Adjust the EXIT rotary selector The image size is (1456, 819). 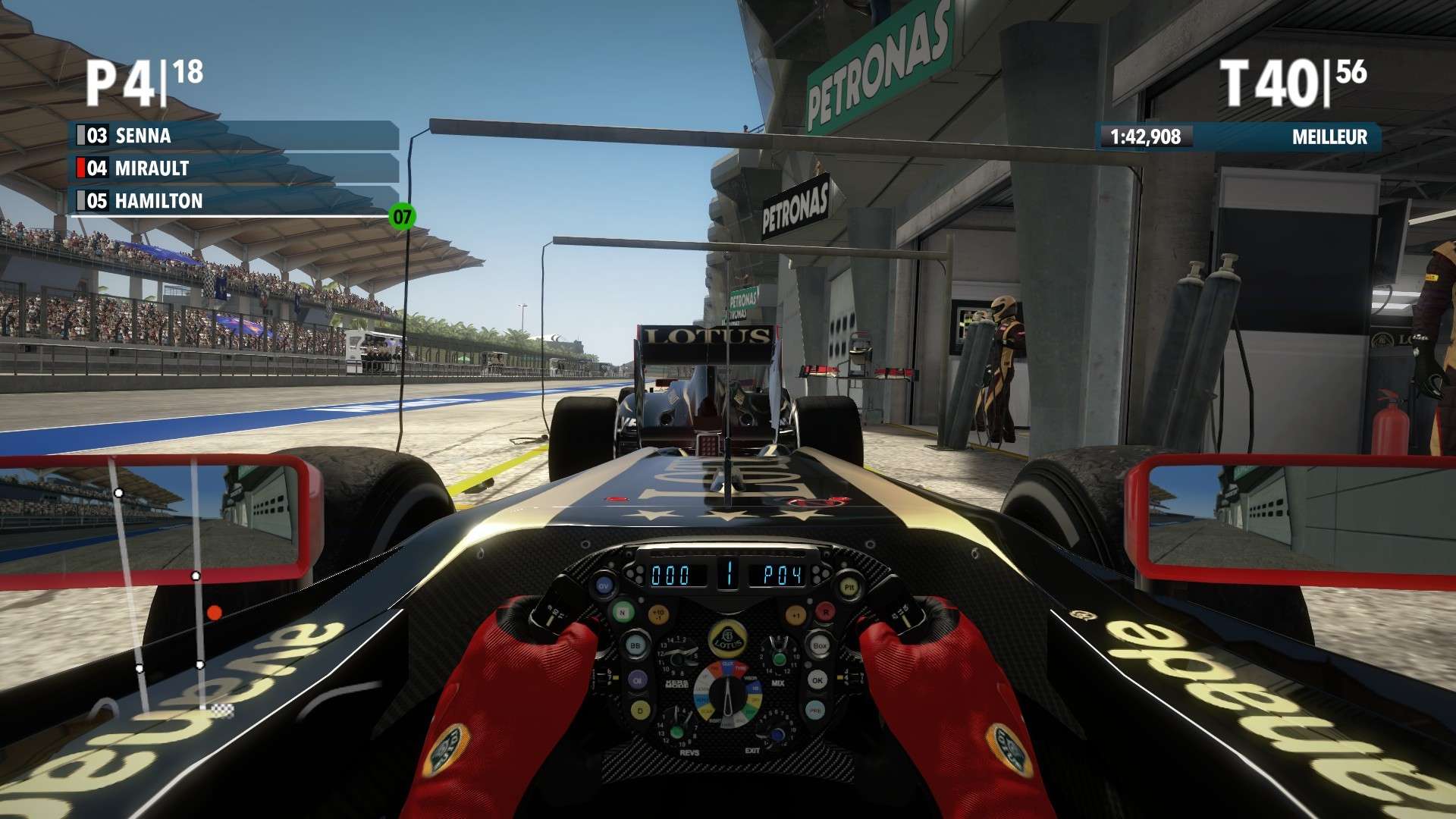click(x=777, y=735)
